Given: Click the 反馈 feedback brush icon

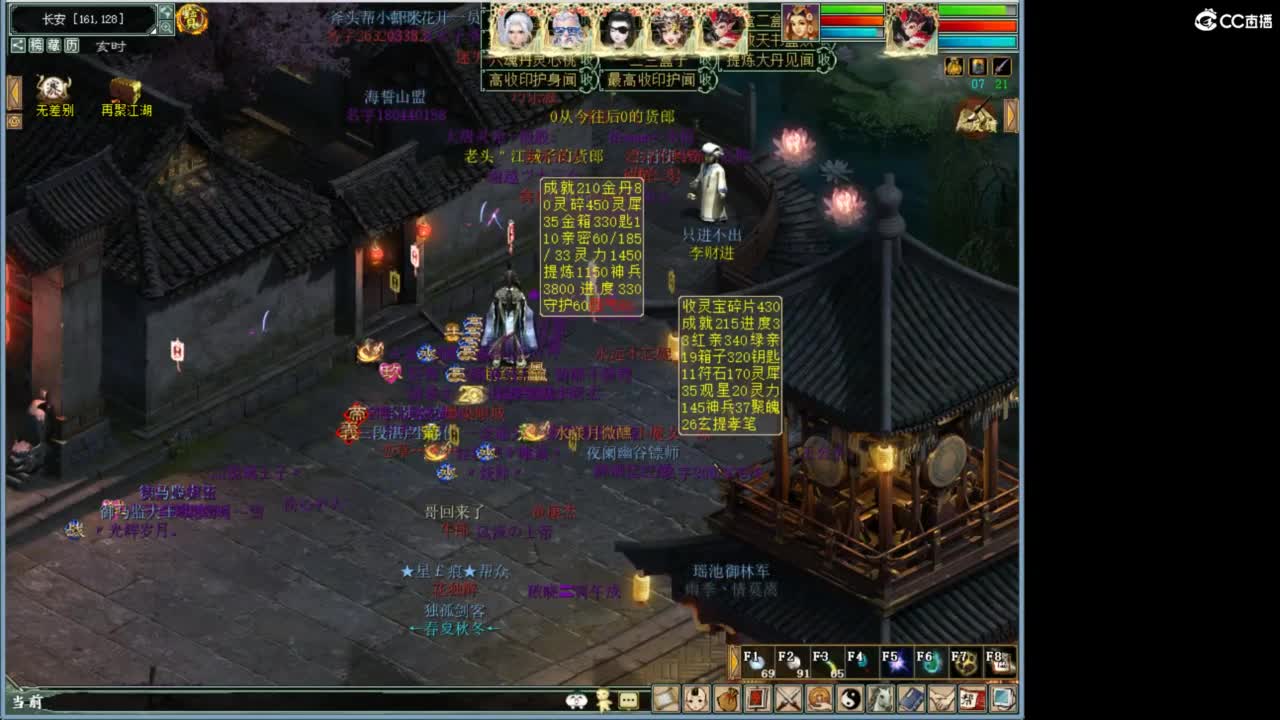Looking at the screenshot, I should coord(978,115).
